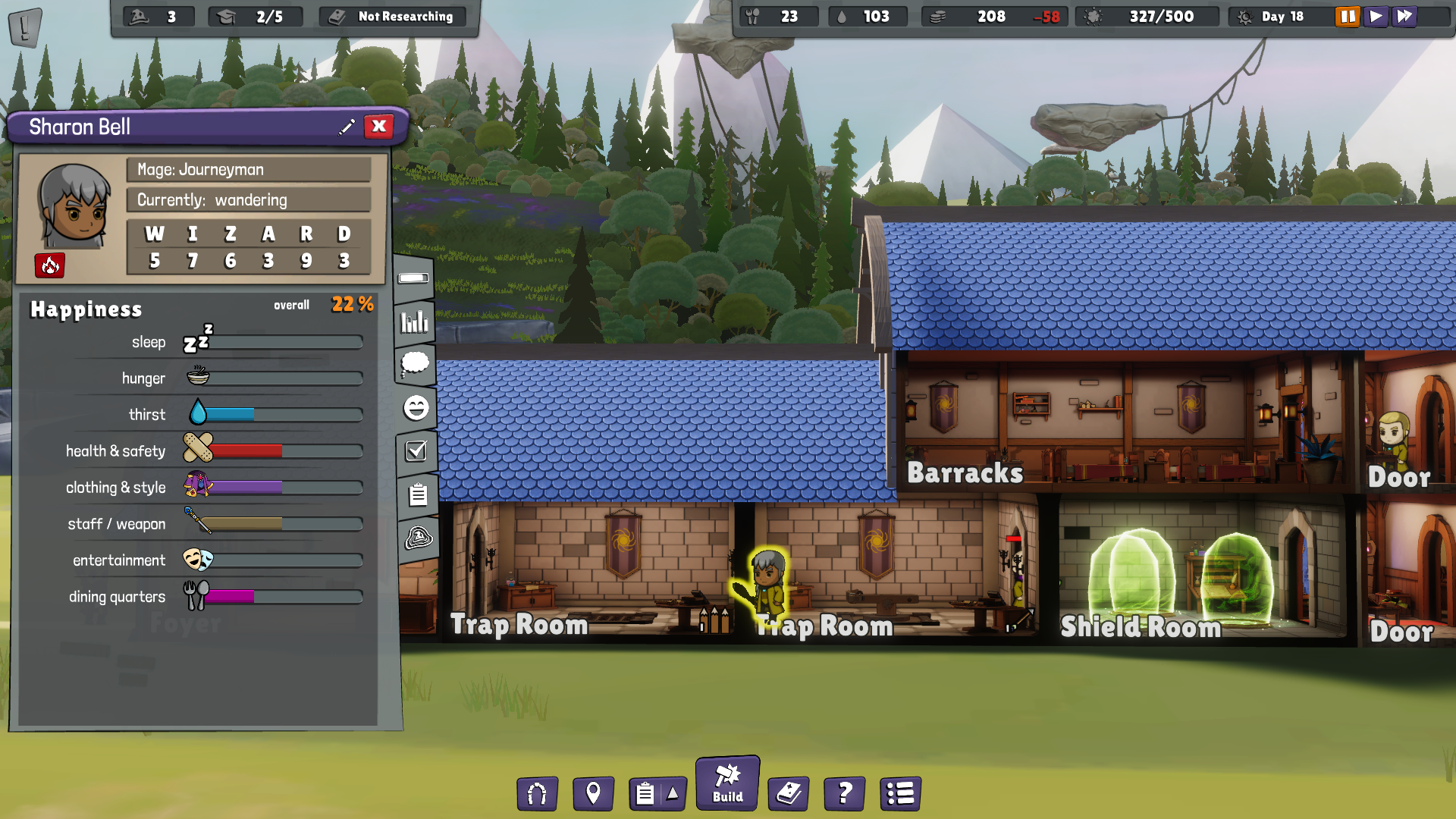This screenshot has height=819, width=1456.
Task: Resume normal game speed
Action: point(1376,16)
